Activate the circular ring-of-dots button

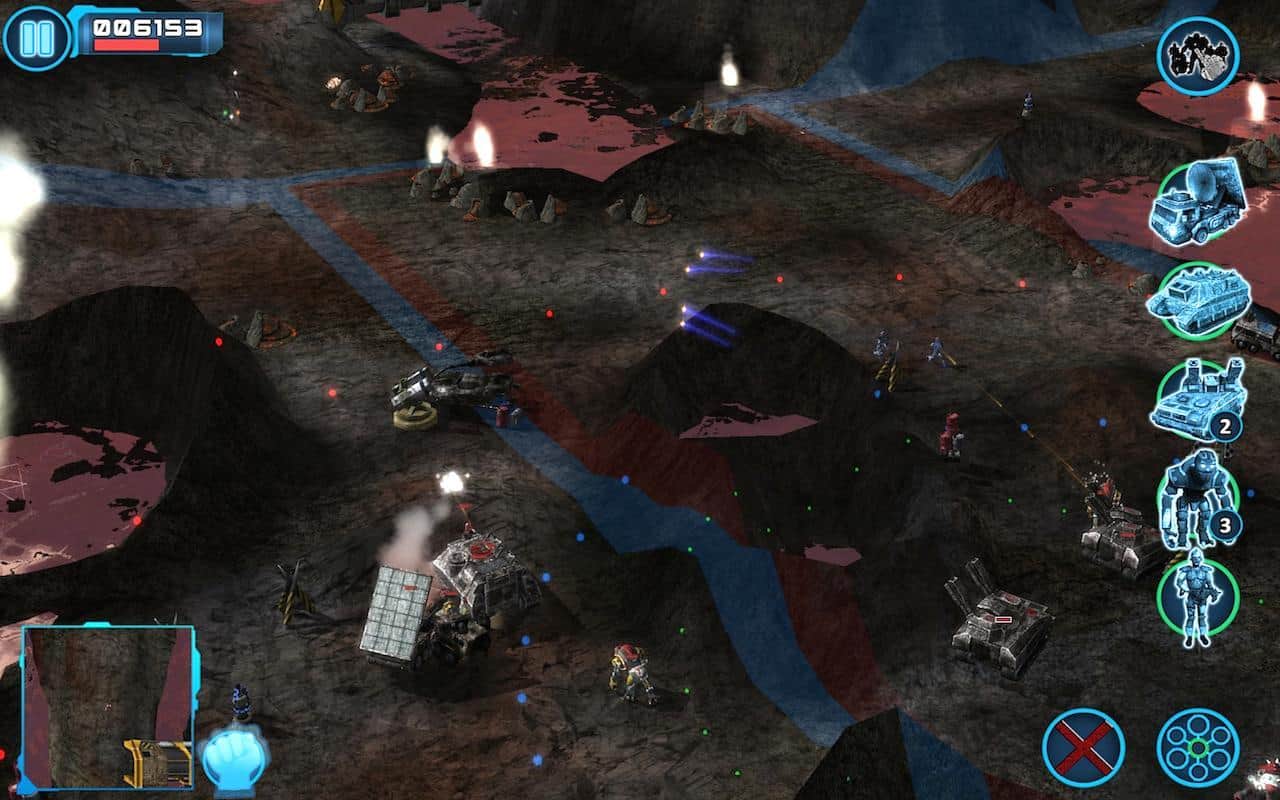[1197, 748]
